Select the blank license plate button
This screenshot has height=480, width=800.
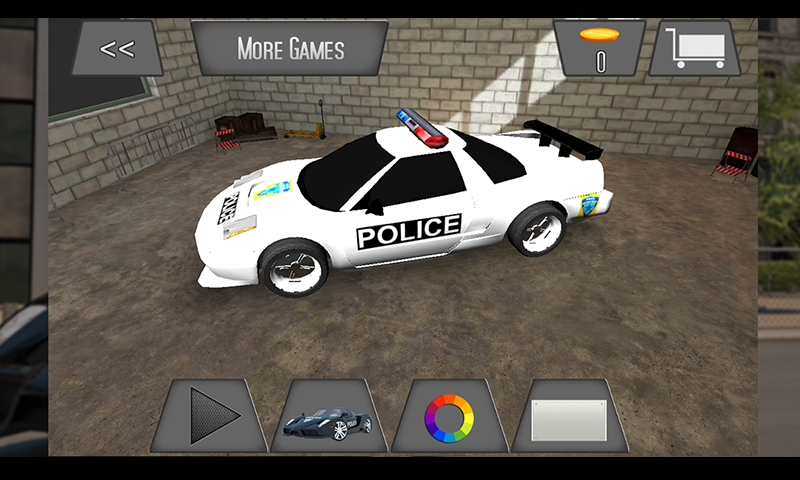[569, 416]
